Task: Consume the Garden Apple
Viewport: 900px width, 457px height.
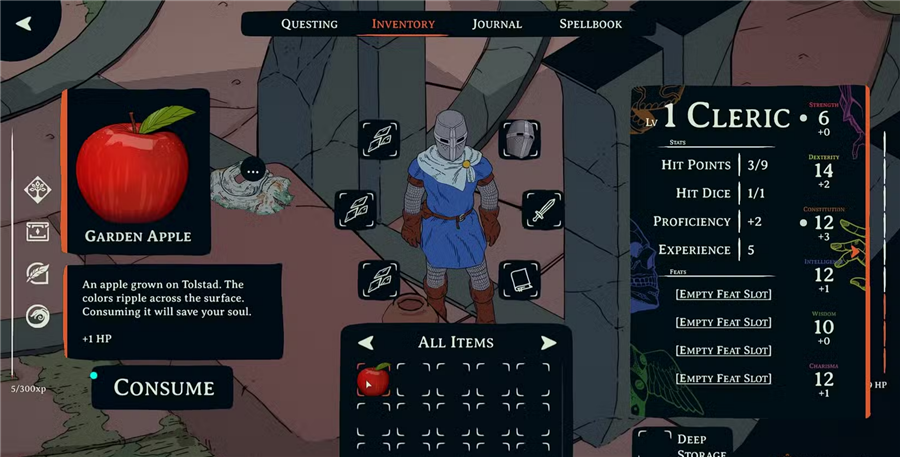Action: [164, 387]
